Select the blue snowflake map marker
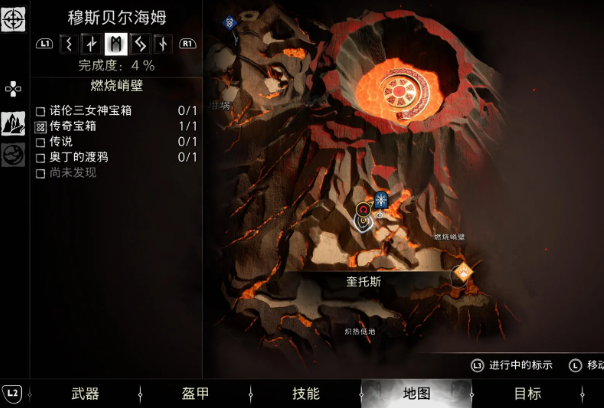The width and height of the screenshot is (604, 408). (x=381, y=200)
